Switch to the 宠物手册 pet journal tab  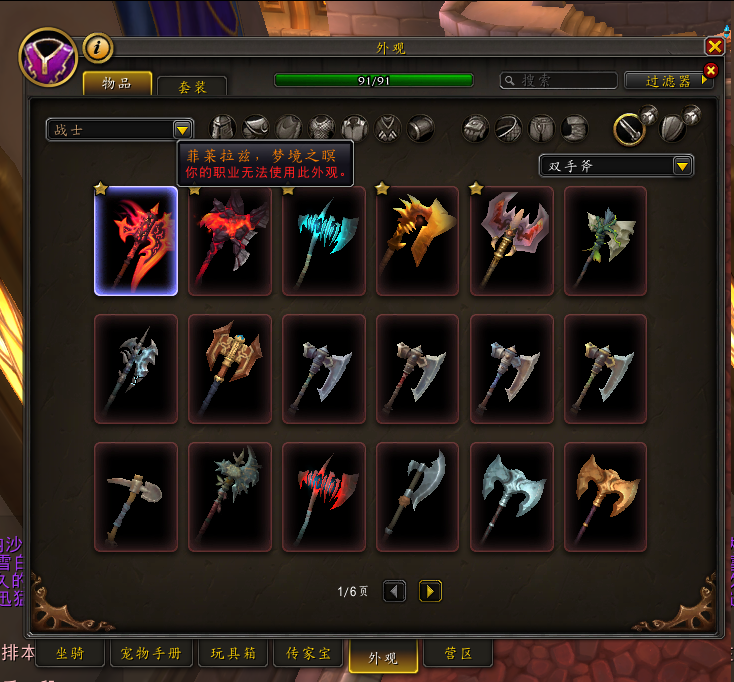(x=151, y=654)
